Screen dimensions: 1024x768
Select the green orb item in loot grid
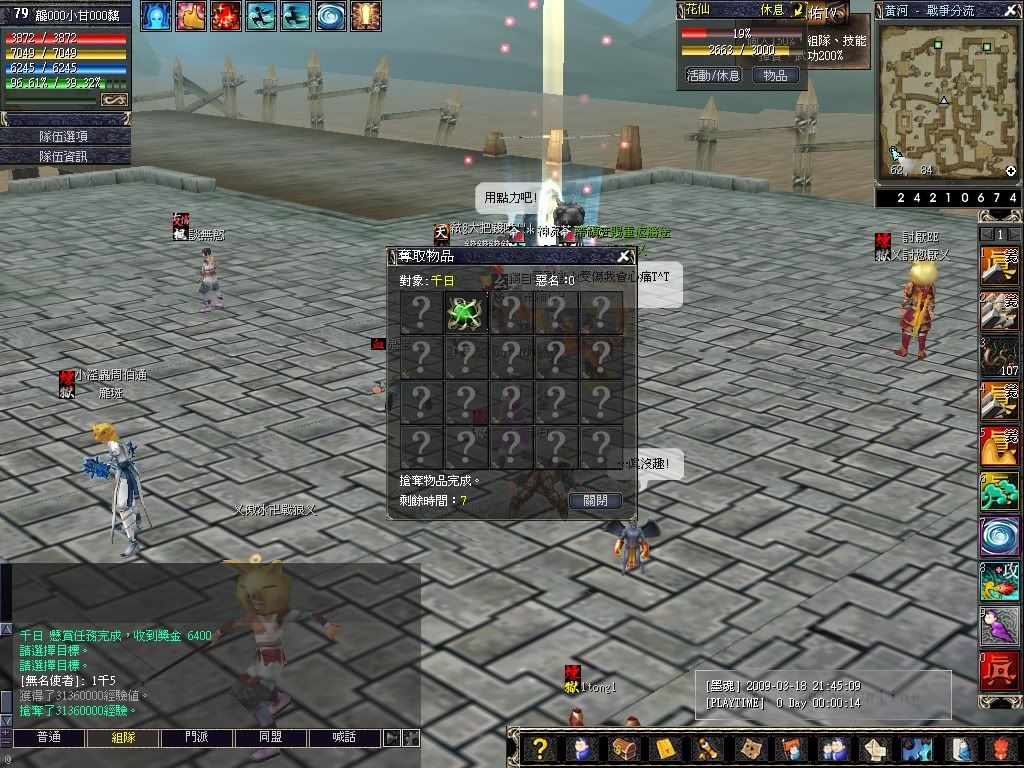tap(466, 312)
